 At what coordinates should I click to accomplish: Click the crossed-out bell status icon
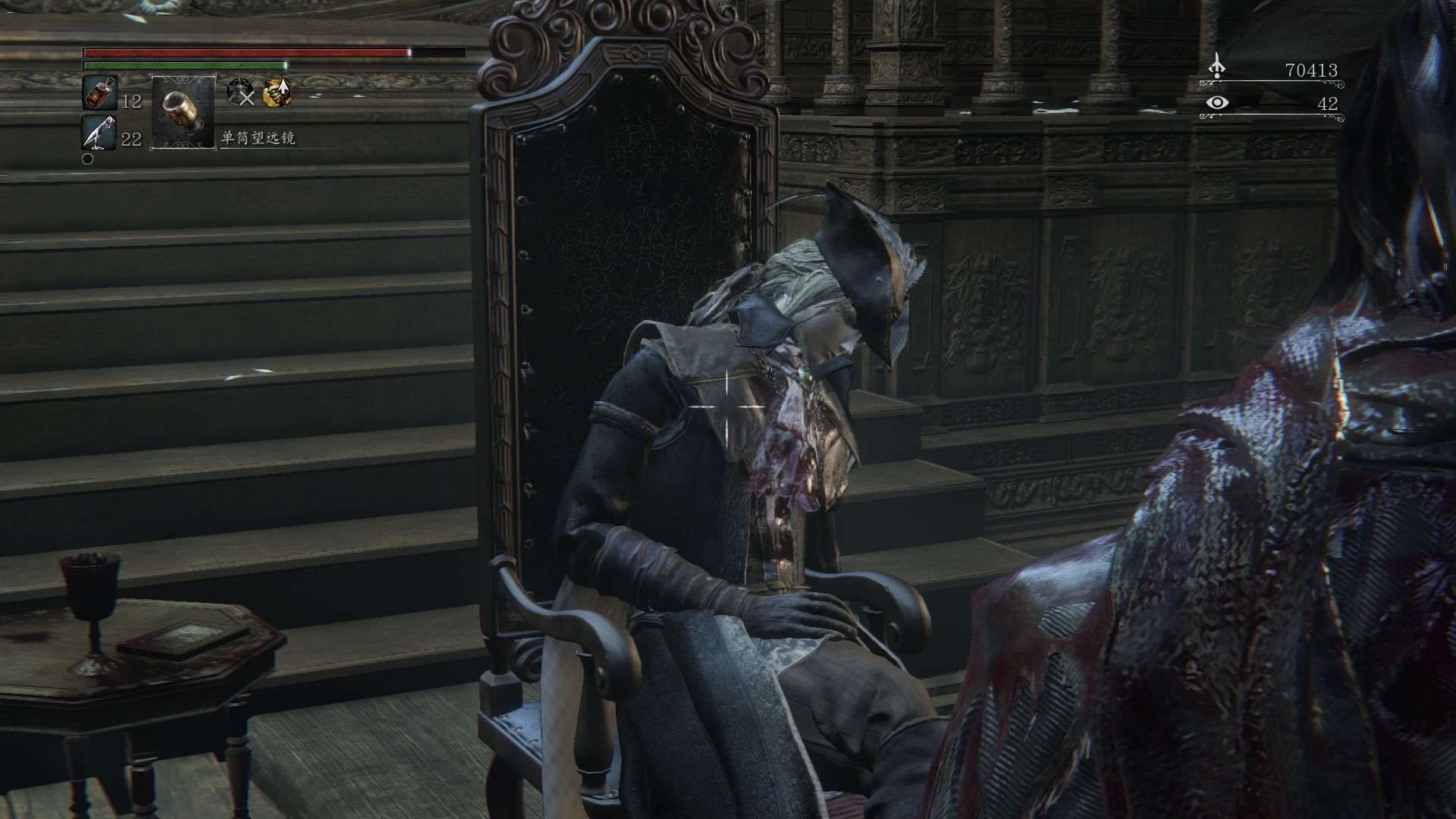241,92
